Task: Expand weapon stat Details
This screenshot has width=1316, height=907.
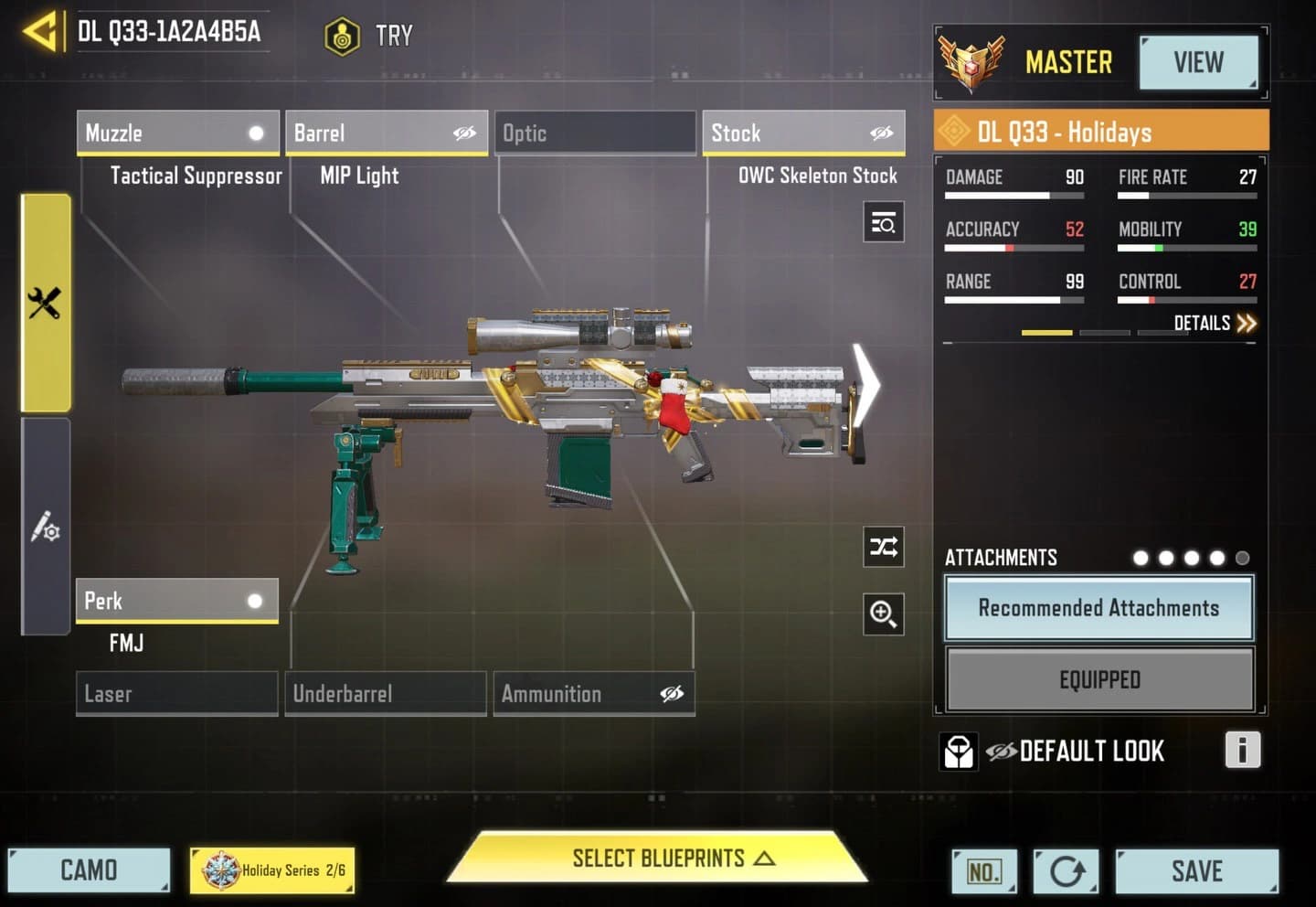Action: point(1214,323)
